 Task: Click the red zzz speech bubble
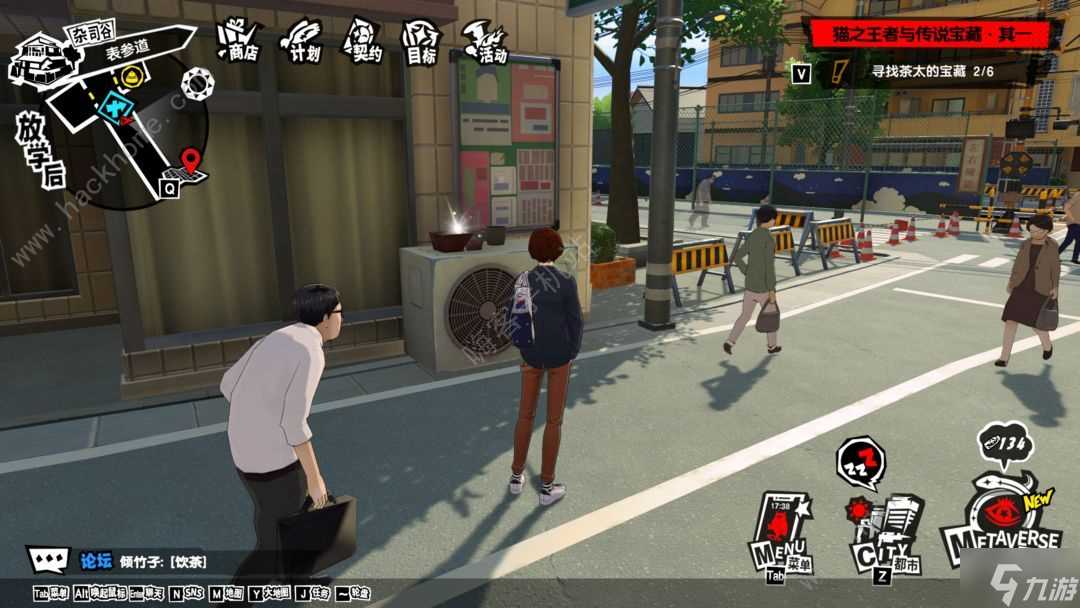[859, 461]
